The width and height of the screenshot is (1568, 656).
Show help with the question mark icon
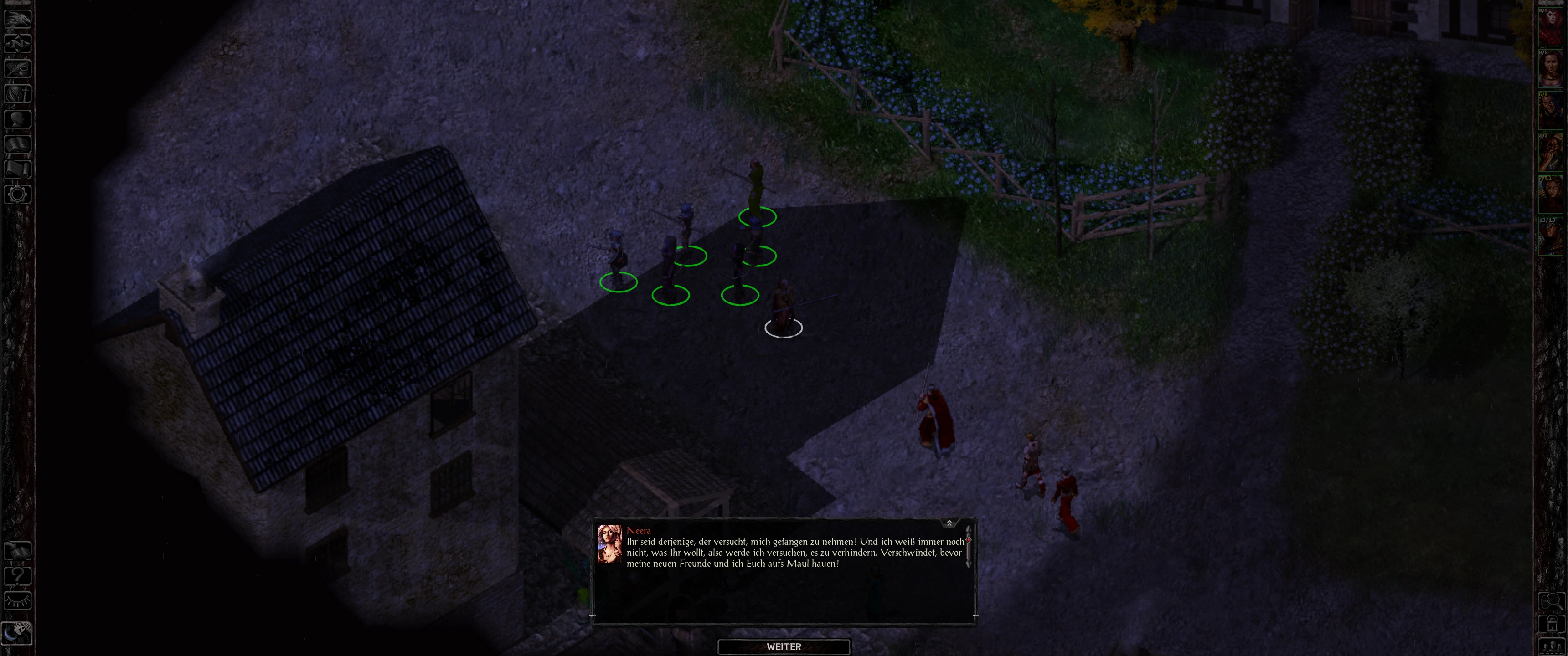17,576
